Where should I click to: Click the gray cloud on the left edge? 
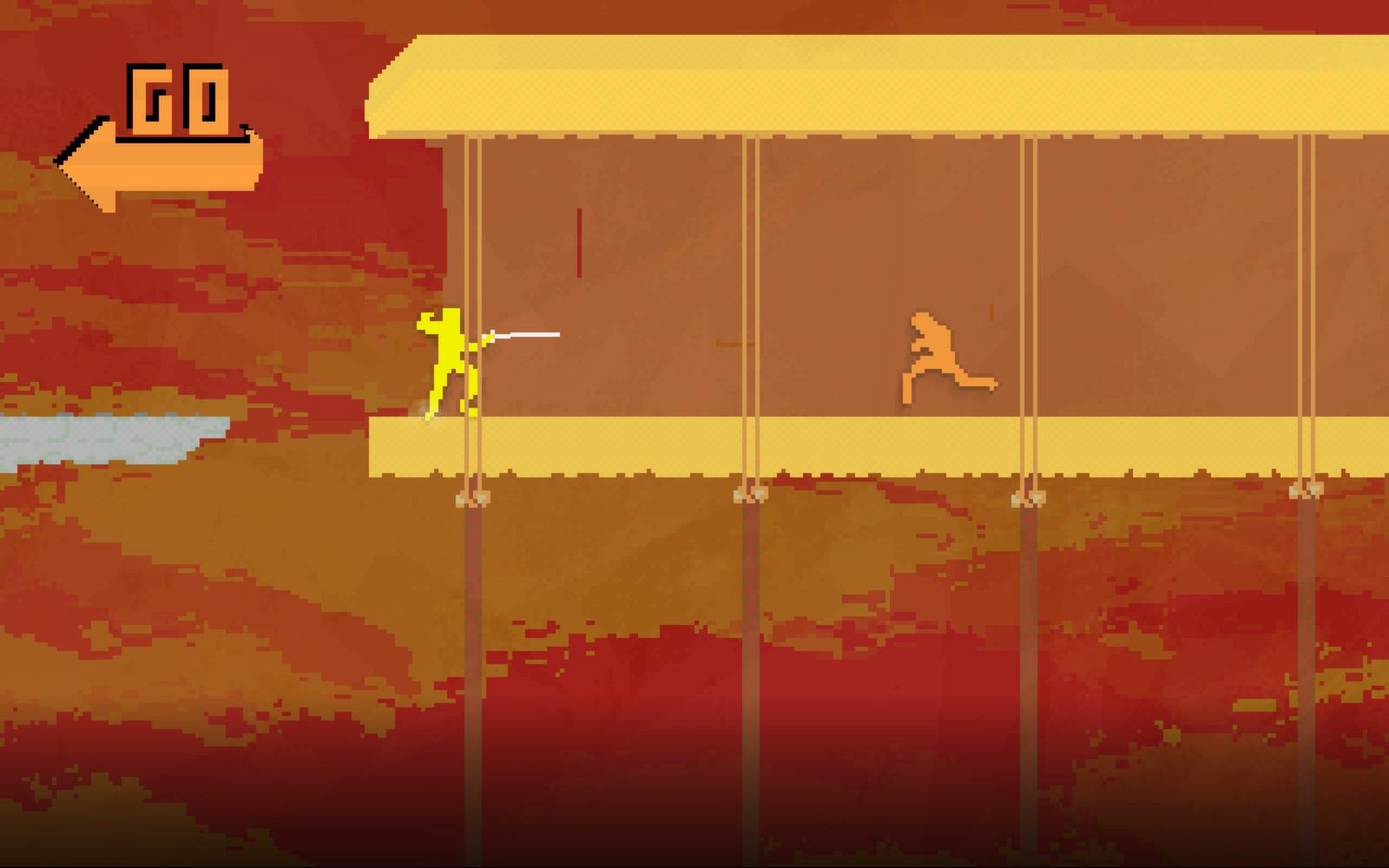tap(104, 438)
